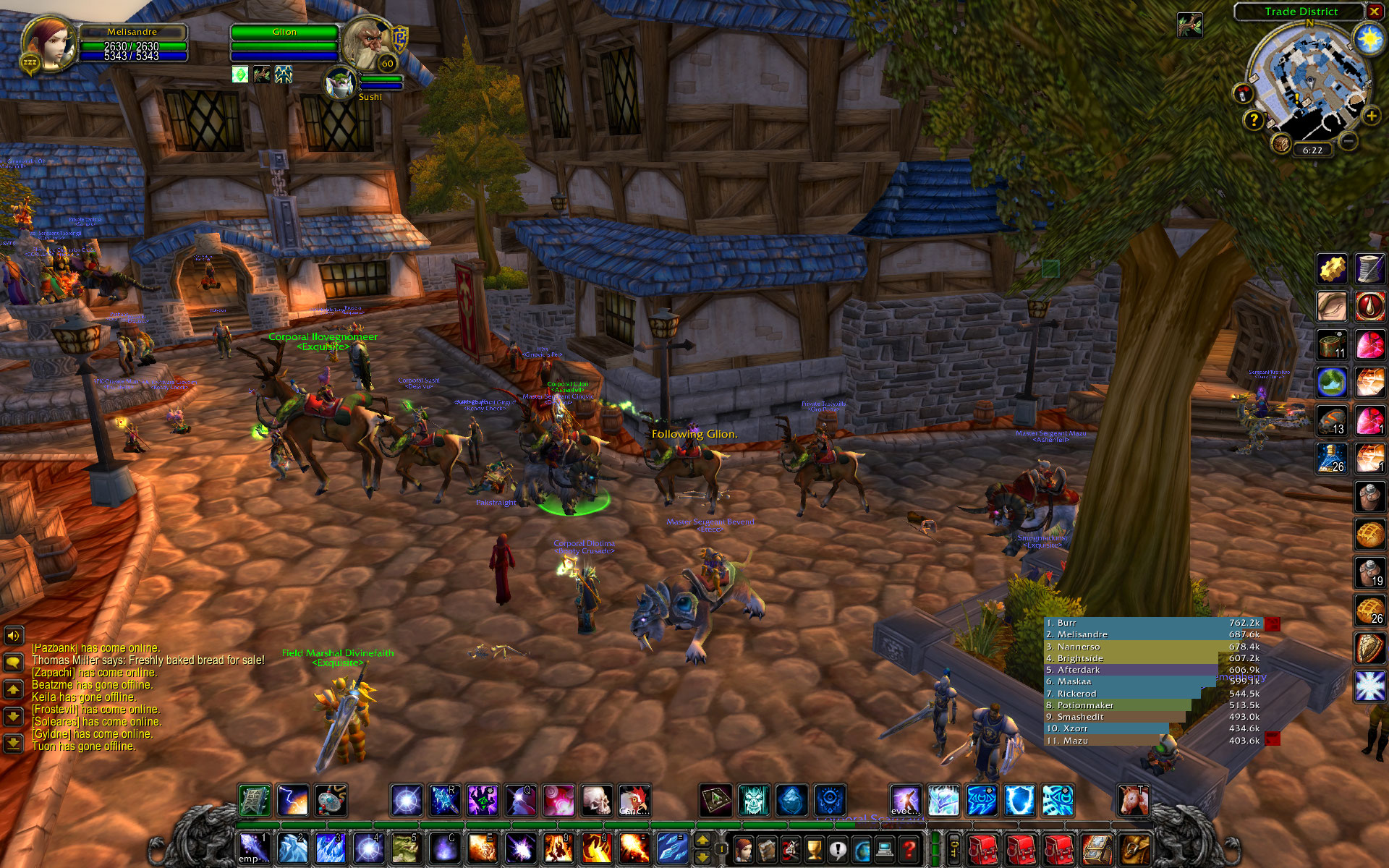This screenshot has width=1389, height=868.
Task: Open the sun day-night calendar button
Action: (x=1369, y=38)
